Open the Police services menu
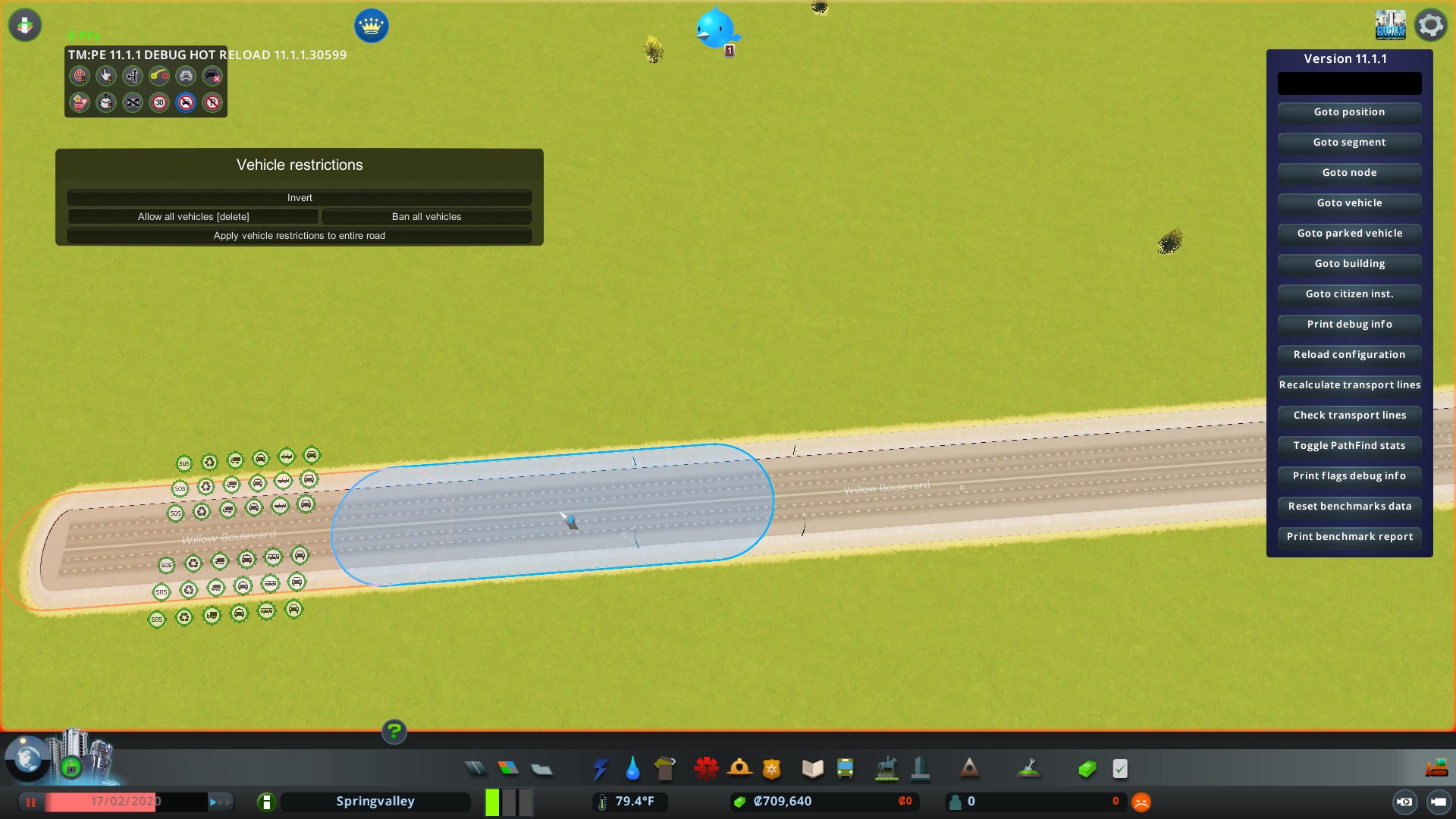The image size is (1456, 819). (x=772, y=768)
